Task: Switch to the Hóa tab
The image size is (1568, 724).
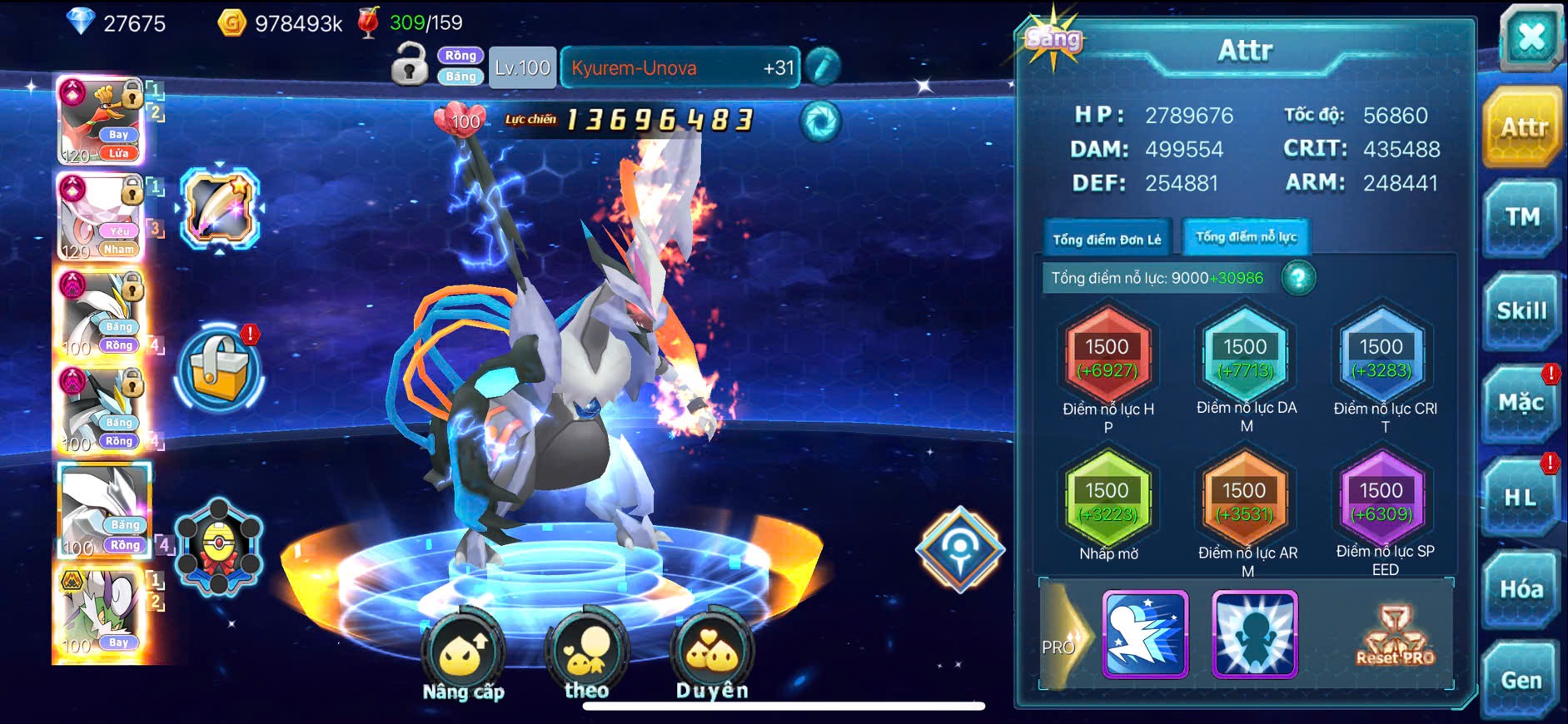Action: pos(1521,589)
